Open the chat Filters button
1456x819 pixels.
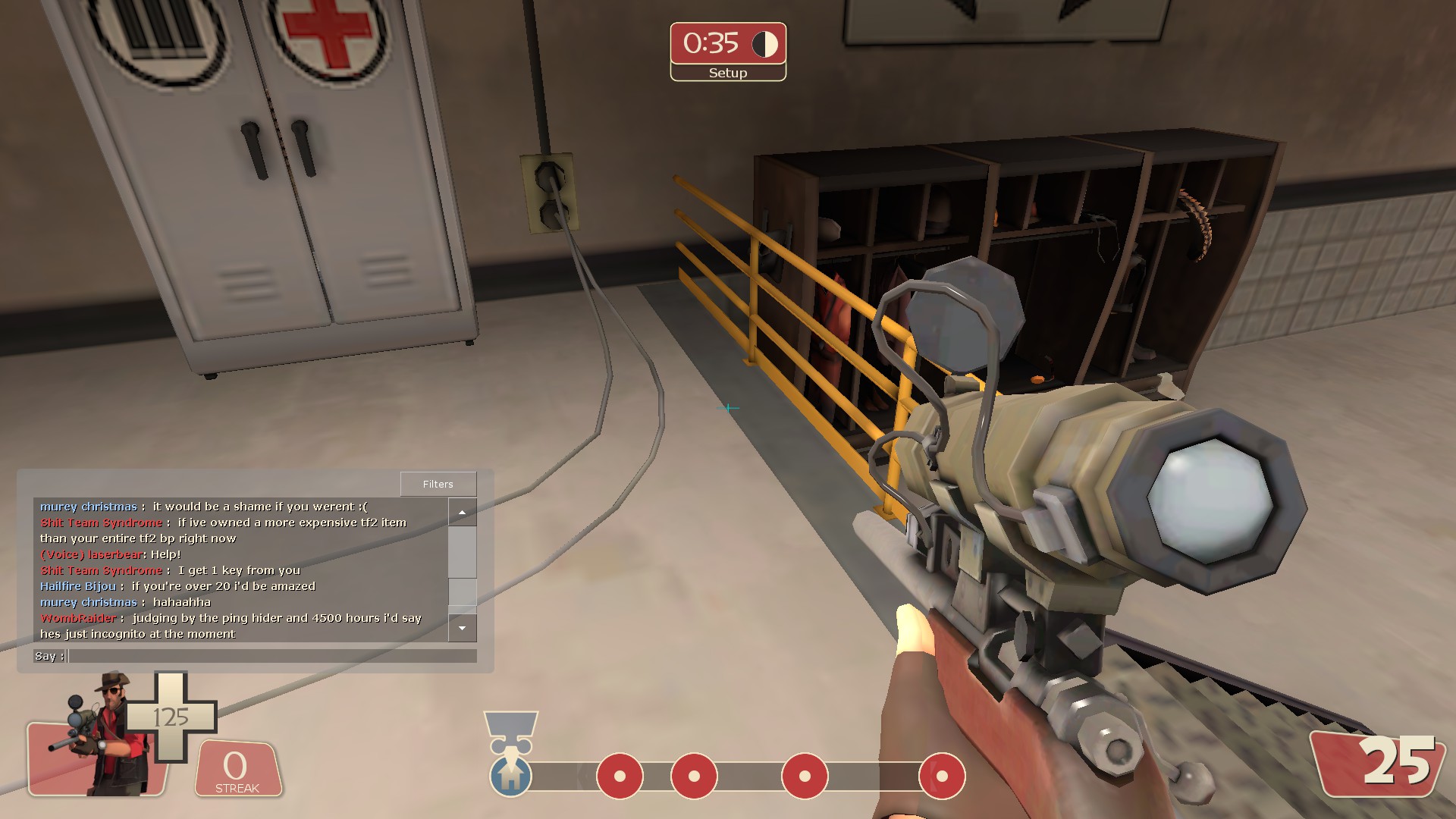tap(438, 484)
